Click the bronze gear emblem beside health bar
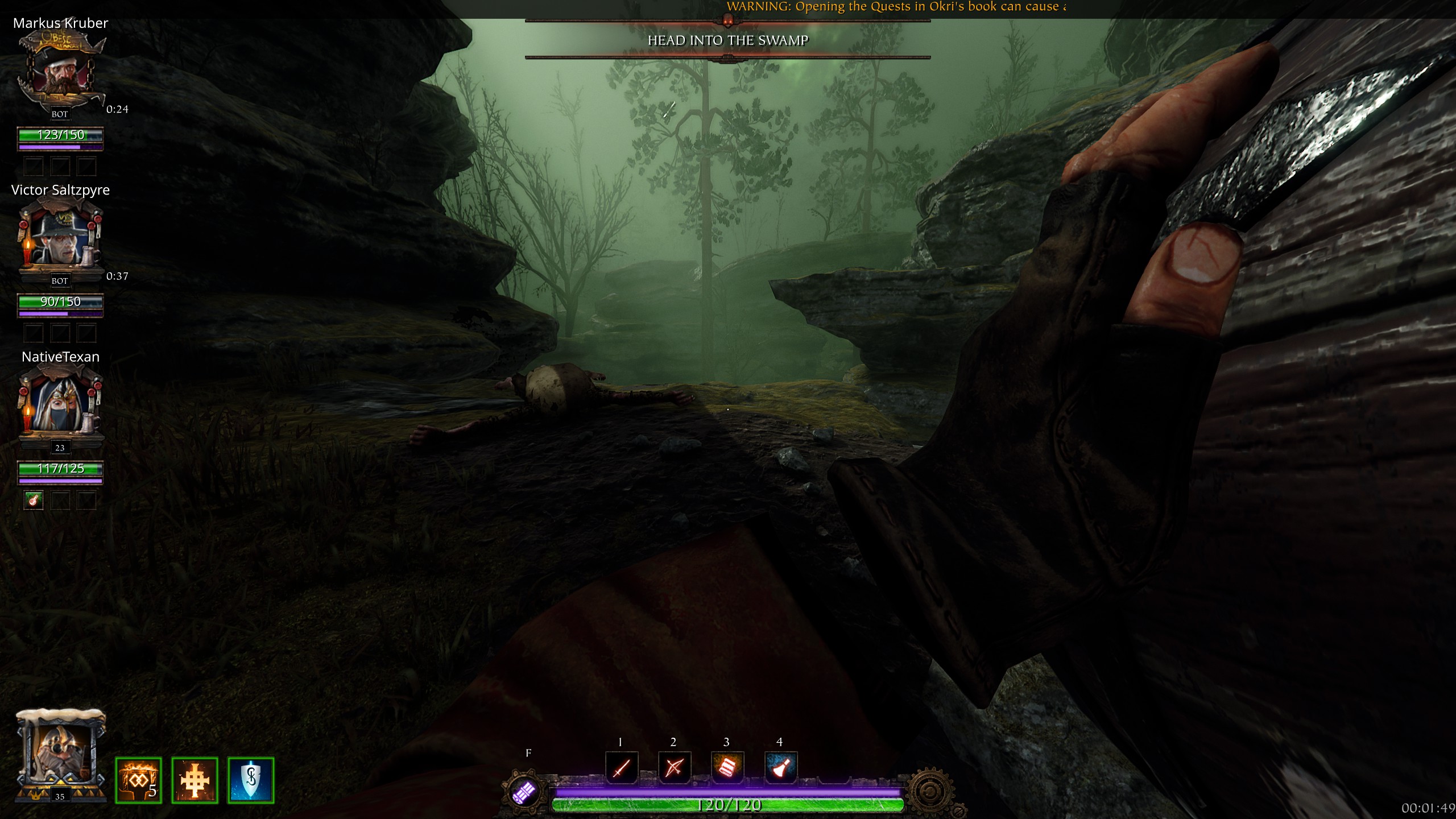Viewport: 1456px width, 819px height. tap(930, 792)
